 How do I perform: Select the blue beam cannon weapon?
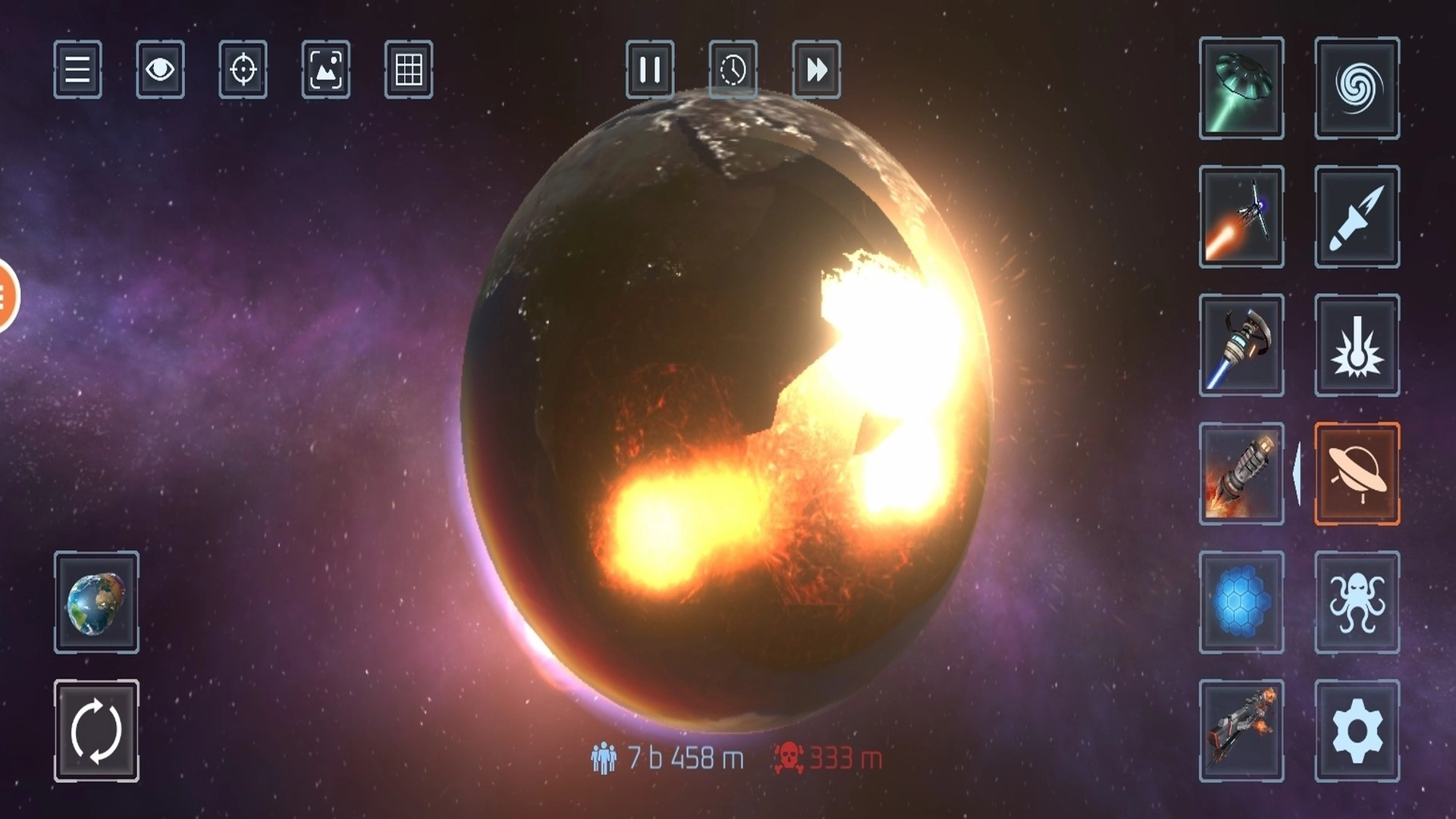point(1241,345)
